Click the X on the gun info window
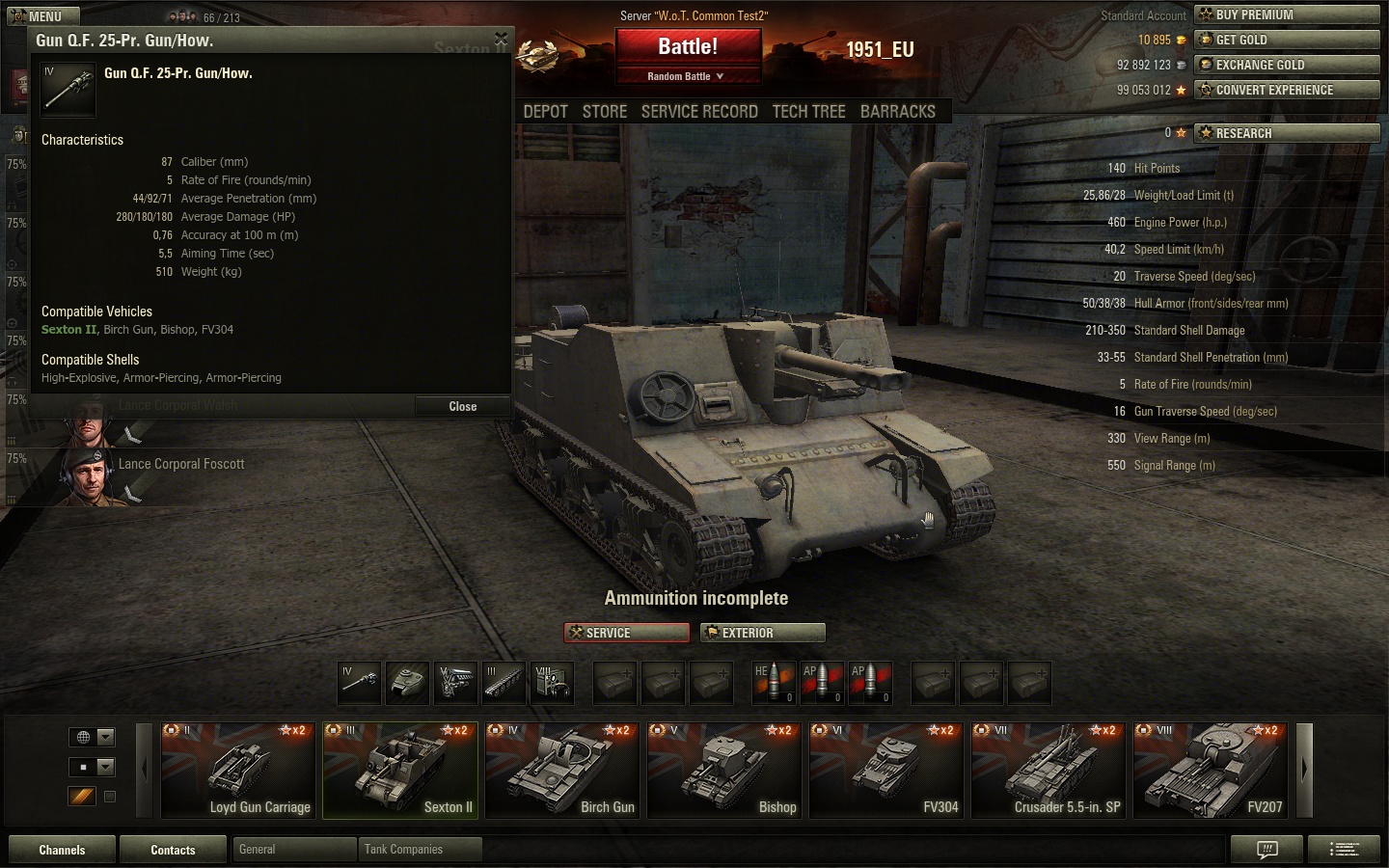This screenshot has height=868, width=1389. click(x=501, y=40)
